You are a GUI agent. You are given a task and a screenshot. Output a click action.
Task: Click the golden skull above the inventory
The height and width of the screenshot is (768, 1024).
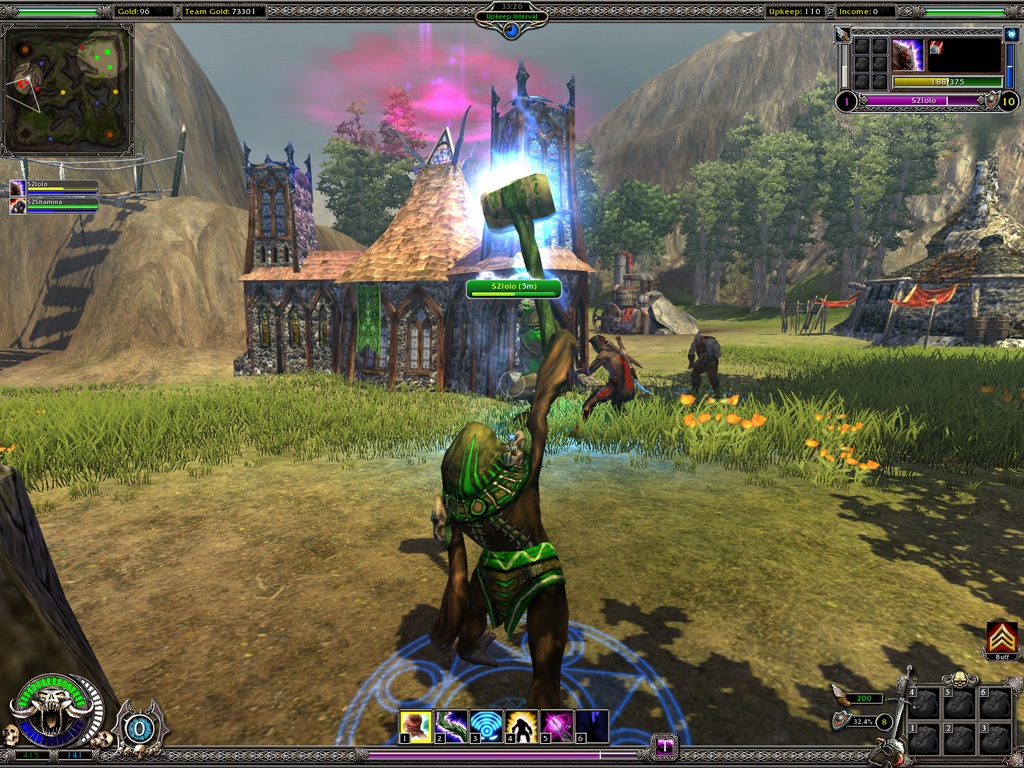(x=959, y=680)
